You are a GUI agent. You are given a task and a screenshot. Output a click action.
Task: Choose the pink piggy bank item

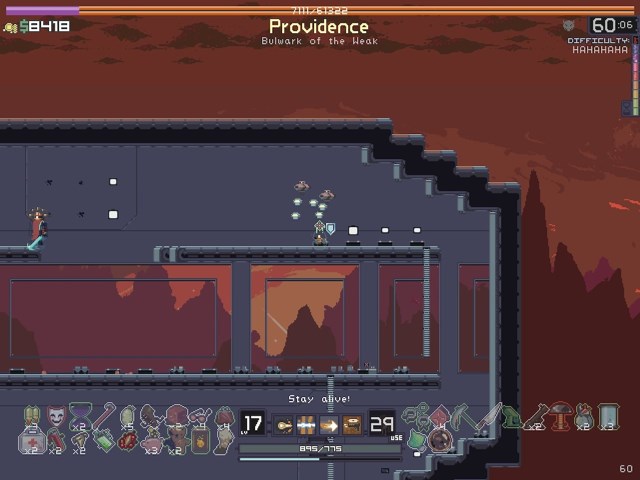[x=152, y=440]
